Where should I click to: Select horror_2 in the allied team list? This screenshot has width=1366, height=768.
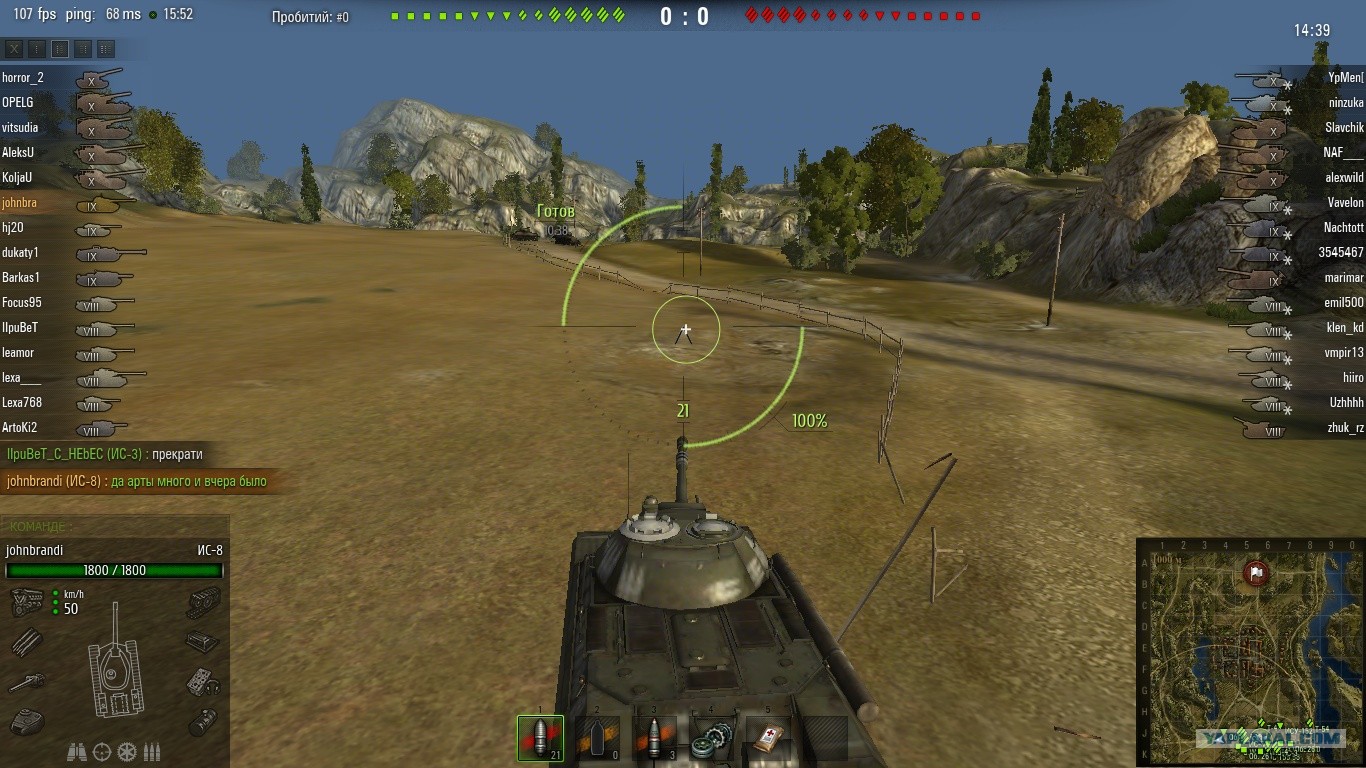click(x=24, y=78)
